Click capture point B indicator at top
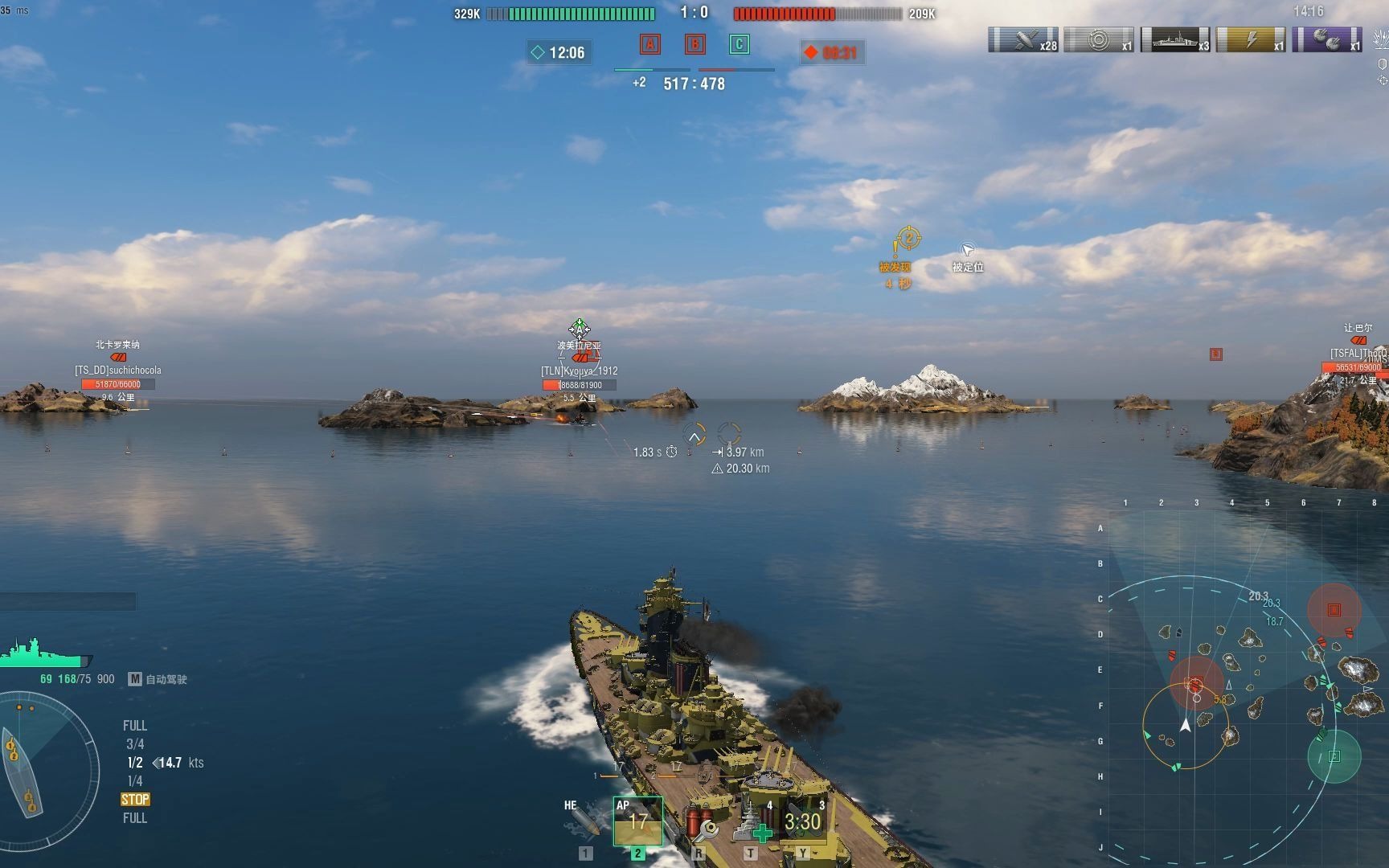 694,44
